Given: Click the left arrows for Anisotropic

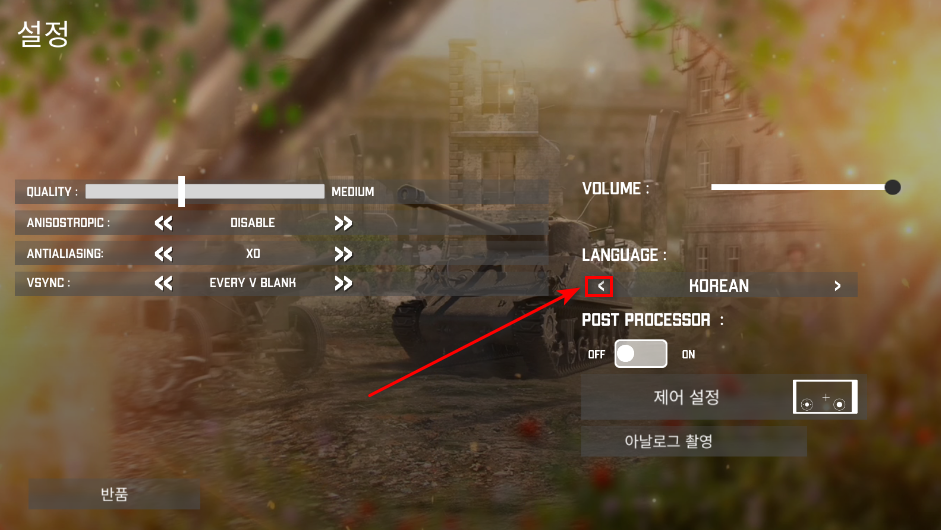Looking at the screenshot, I should point(164,223).
